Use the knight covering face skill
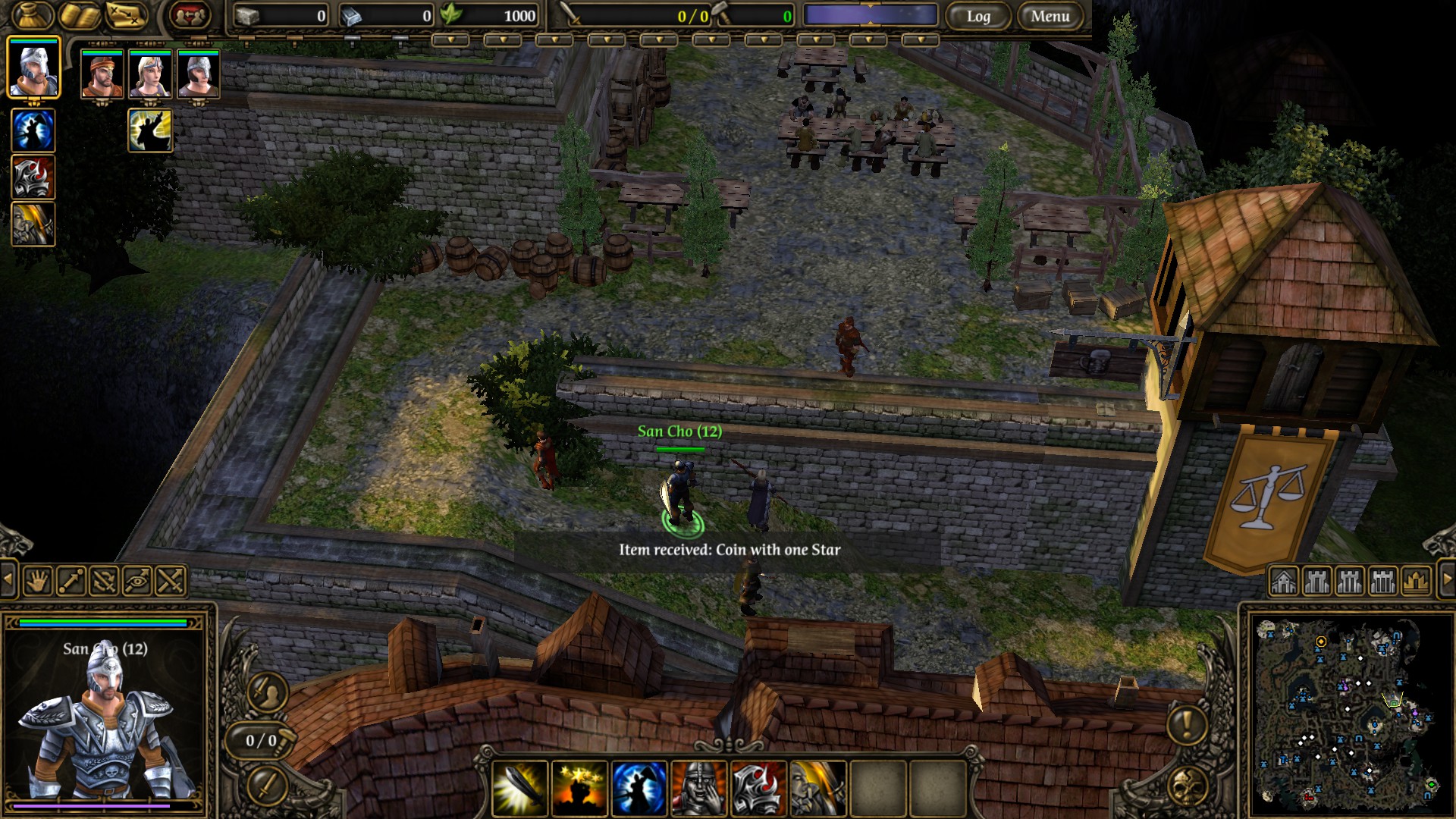The image size is (1456, 819). coord(698,789)
